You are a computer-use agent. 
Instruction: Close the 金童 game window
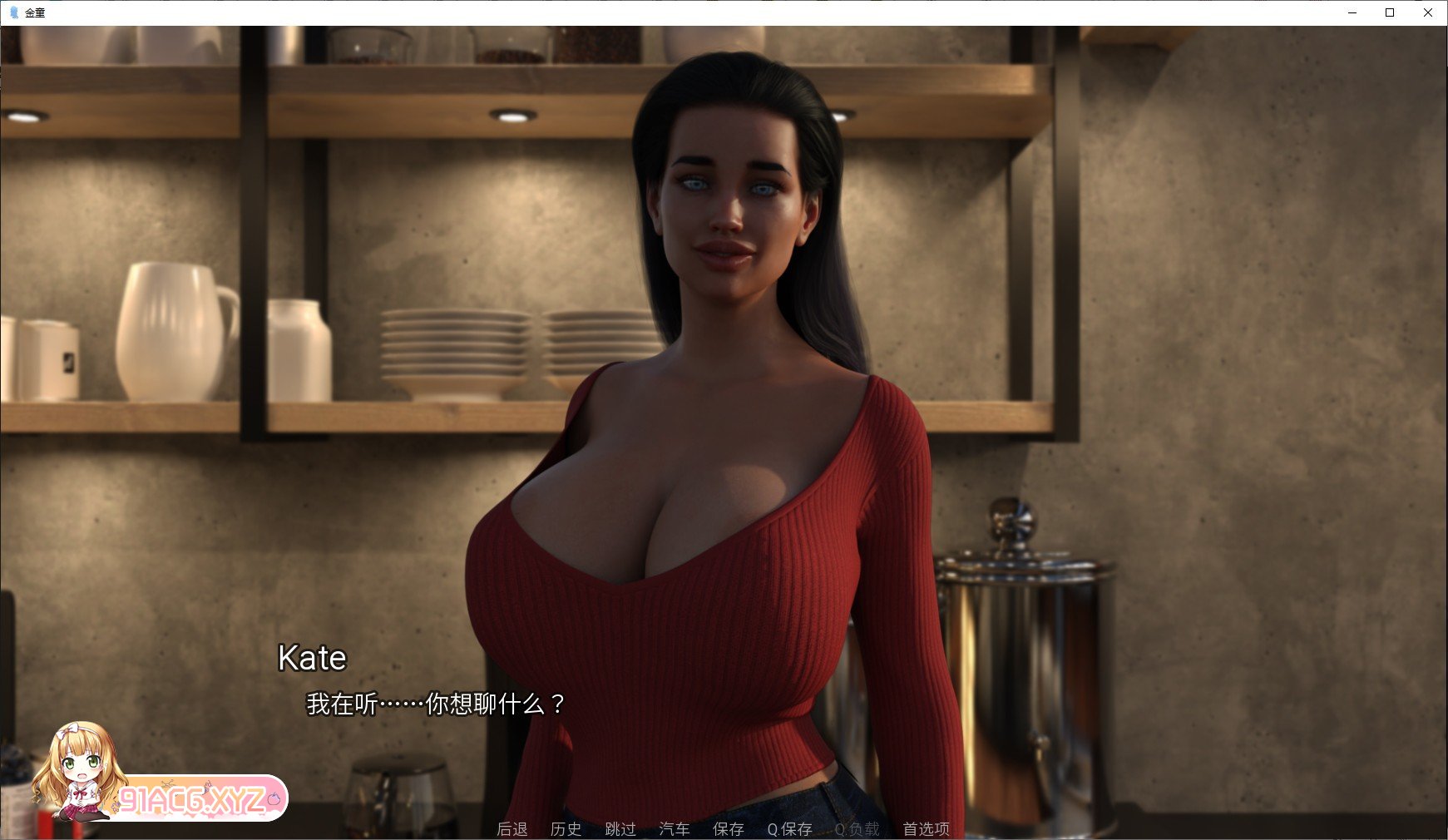click(x=1429, y=12)
